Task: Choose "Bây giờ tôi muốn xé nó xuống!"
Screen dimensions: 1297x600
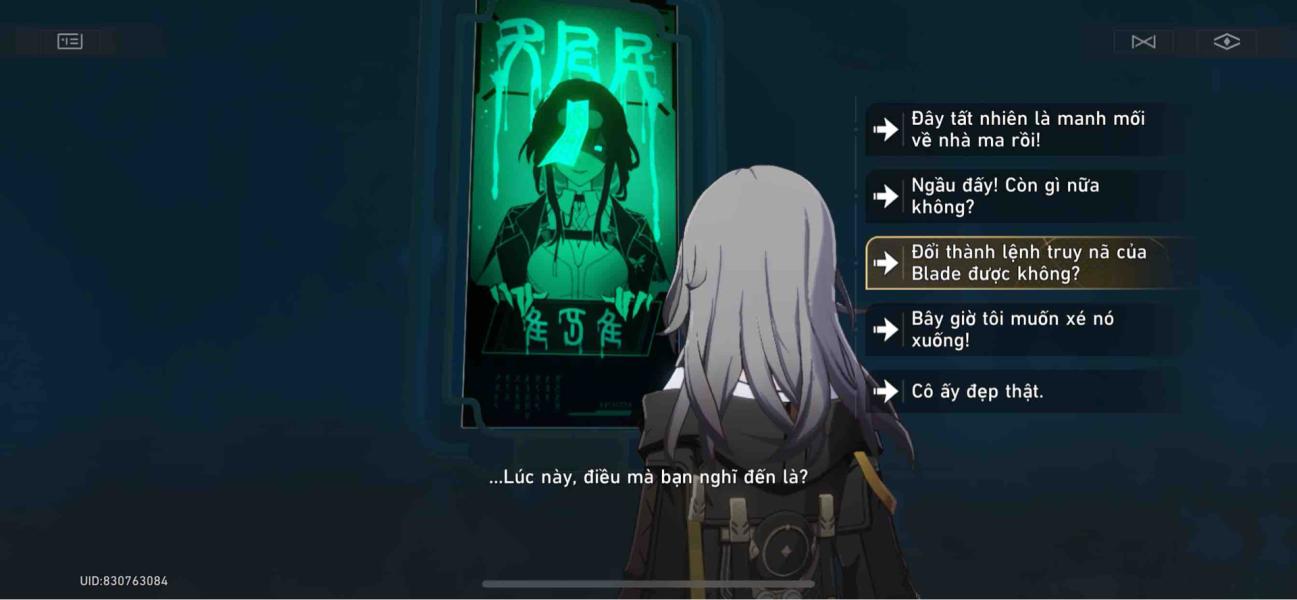Action: click(1020, 329)
